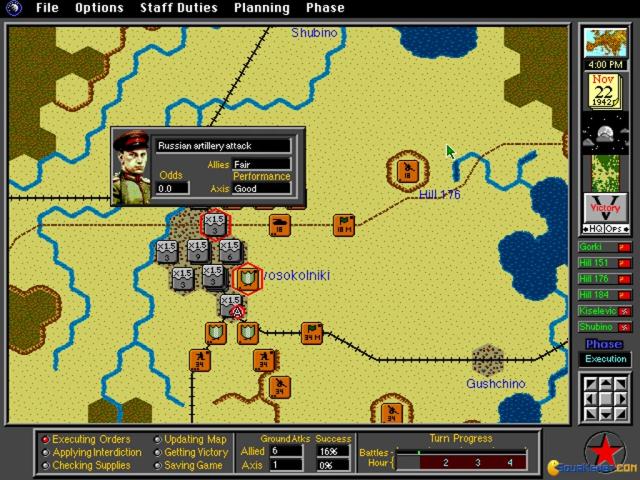This screenshot has height=480, width=640.
Task: Open the Planning menu
Action: point(262,8)
